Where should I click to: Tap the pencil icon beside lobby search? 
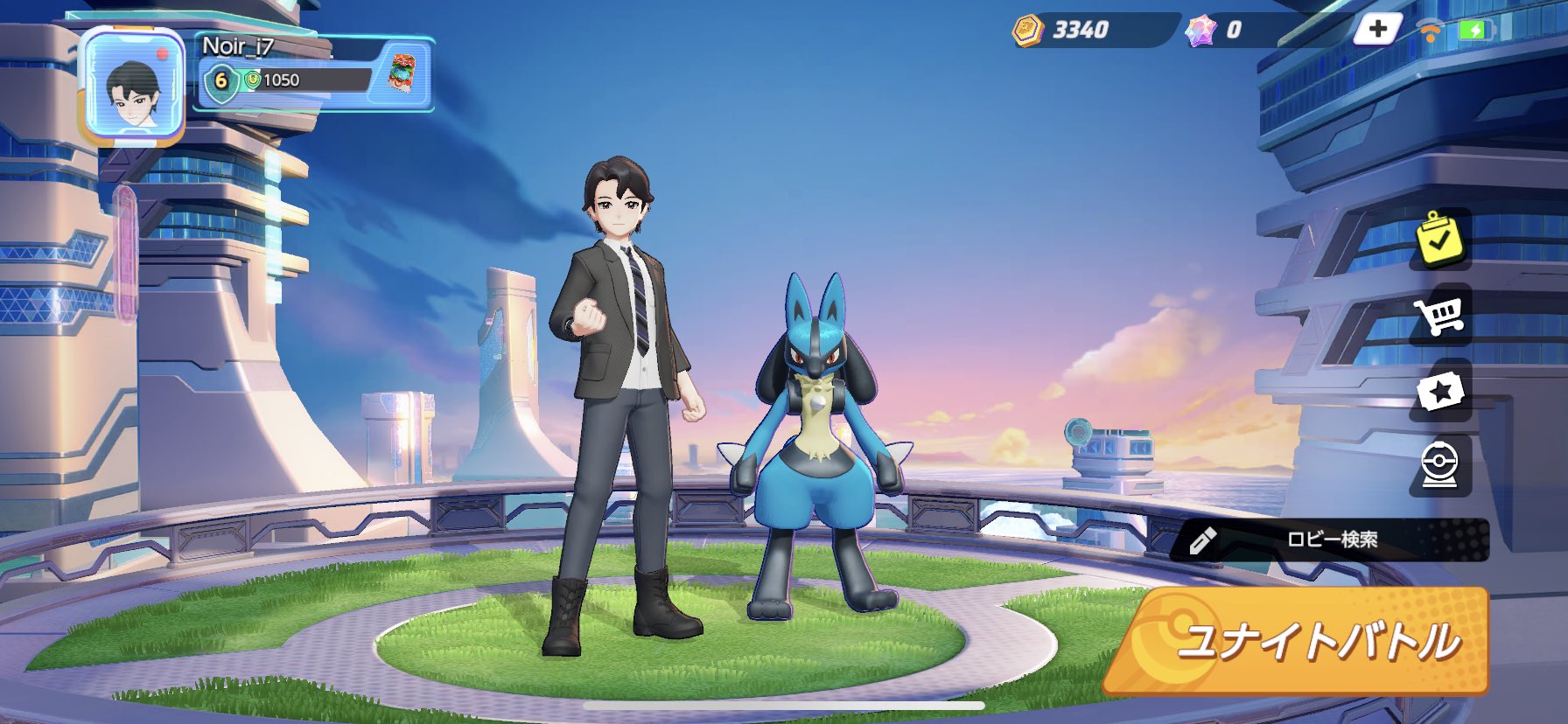(1202, 540)
